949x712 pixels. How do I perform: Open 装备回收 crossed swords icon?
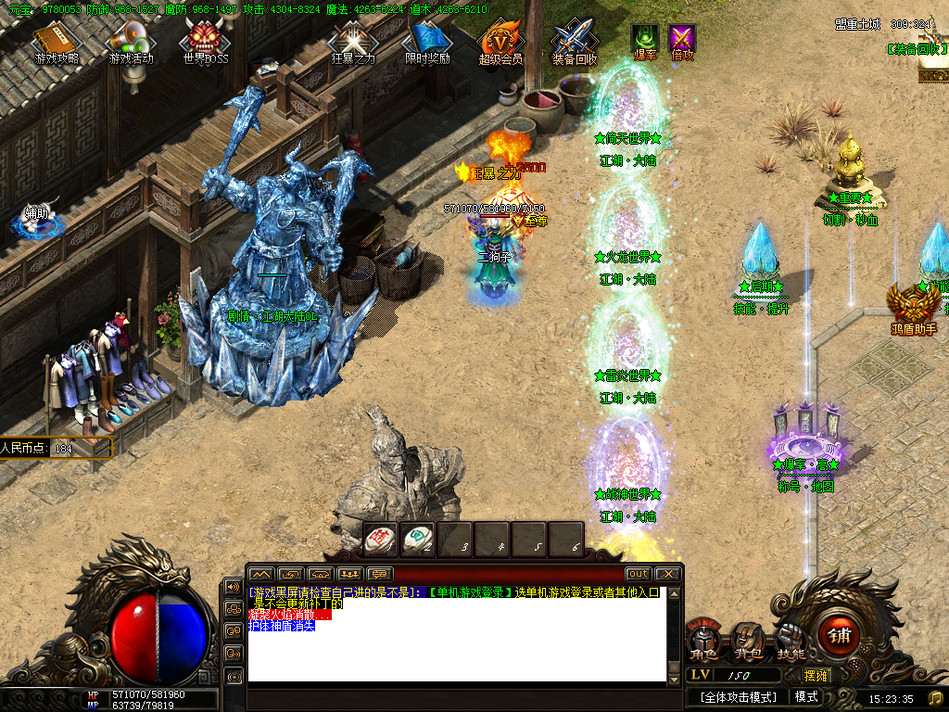[x=574, y=42]
